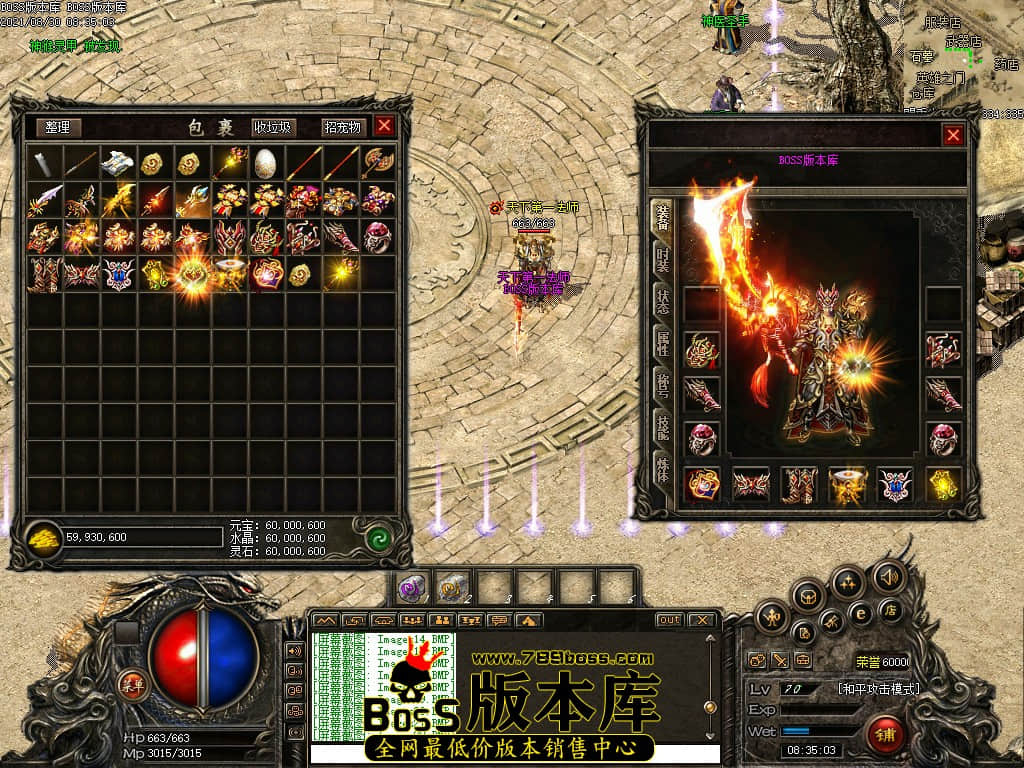Click the green swirl button in the bag
The image size is (1024, 768).
pos(378,538)
